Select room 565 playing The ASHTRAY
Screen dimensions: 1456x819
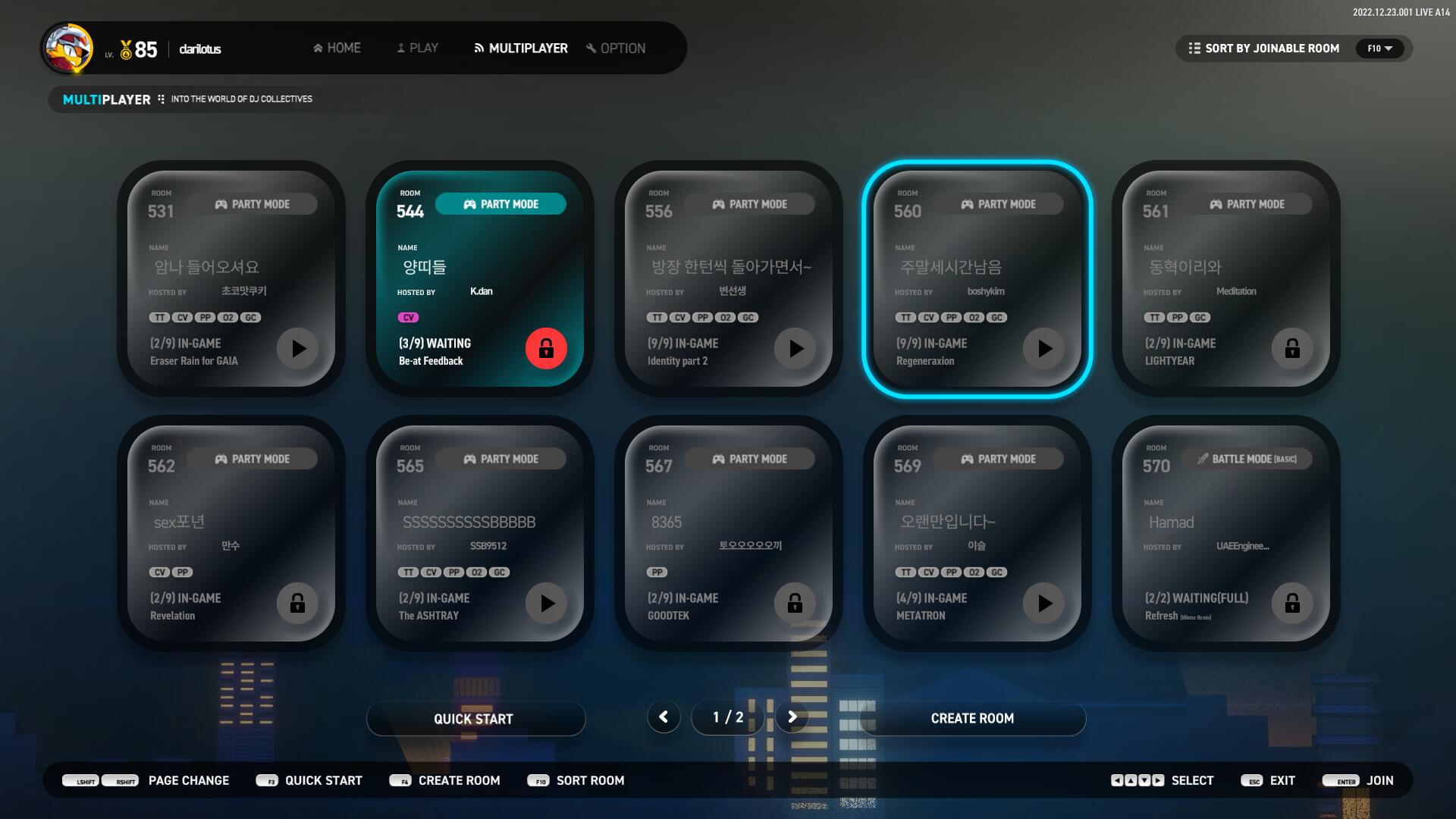(x=479, y=532)
